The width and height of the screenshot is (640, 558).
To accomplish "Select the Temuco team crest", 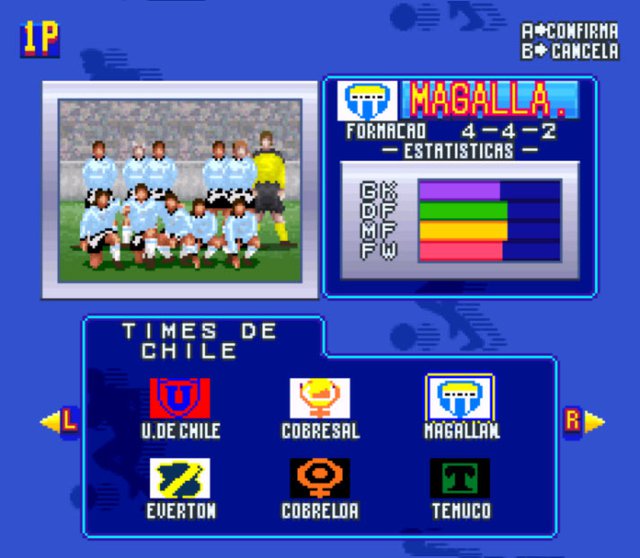I will [460, 479].
